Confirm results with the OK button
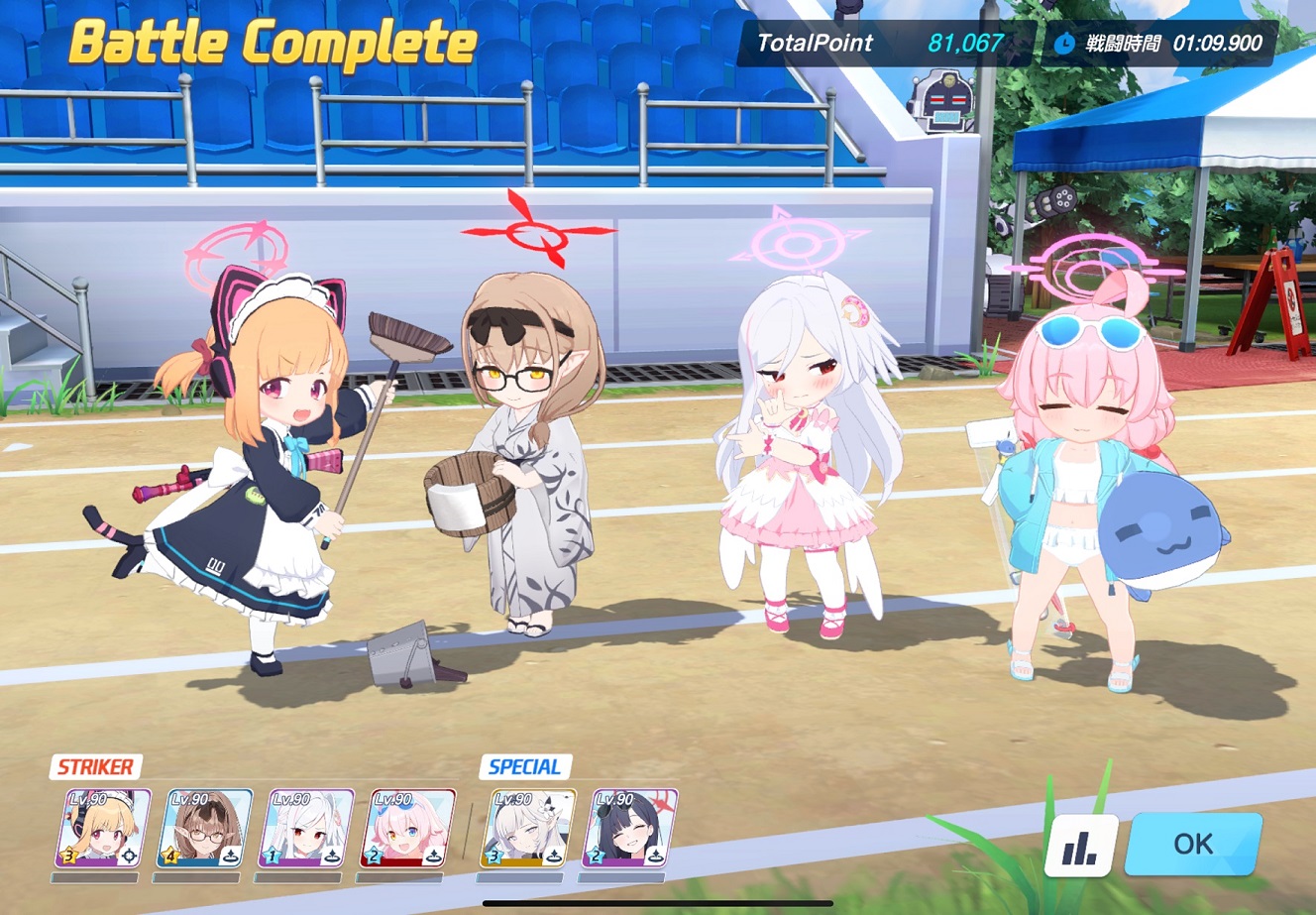Screen dimensions: 1316x915 (x=1193, y=844)
